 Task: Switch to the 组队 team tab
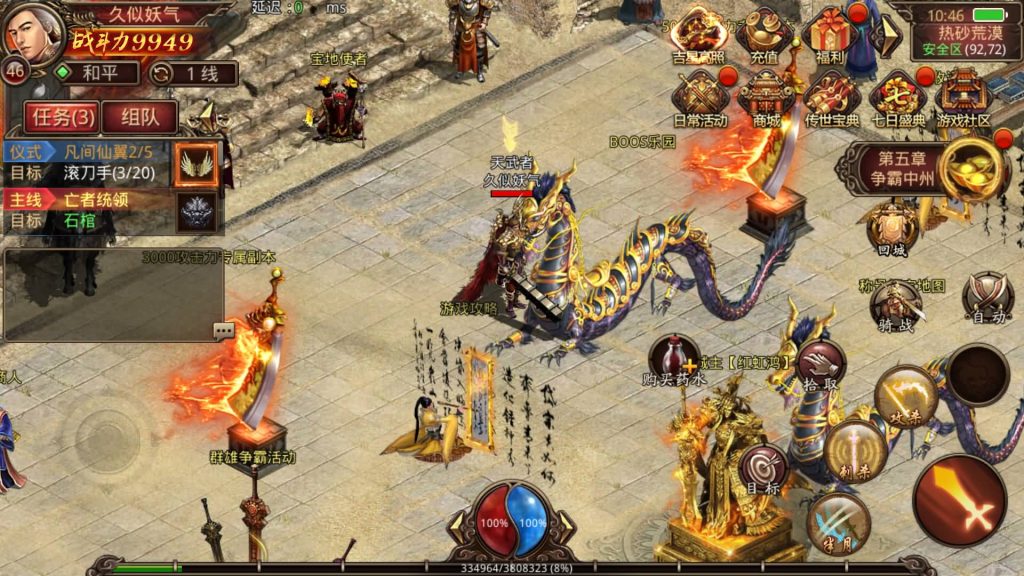[x=141, y=117]
